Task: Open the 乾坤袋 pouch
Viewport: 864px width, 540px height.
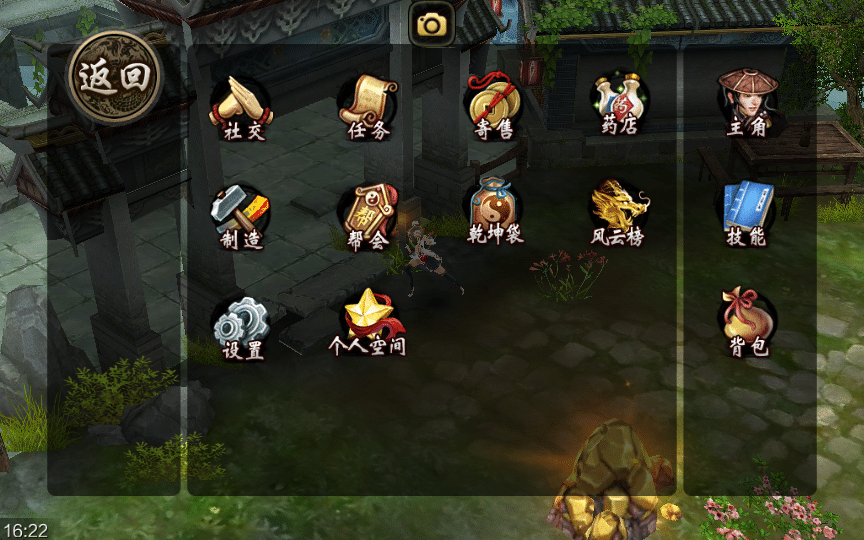Action: pos(495,211)
